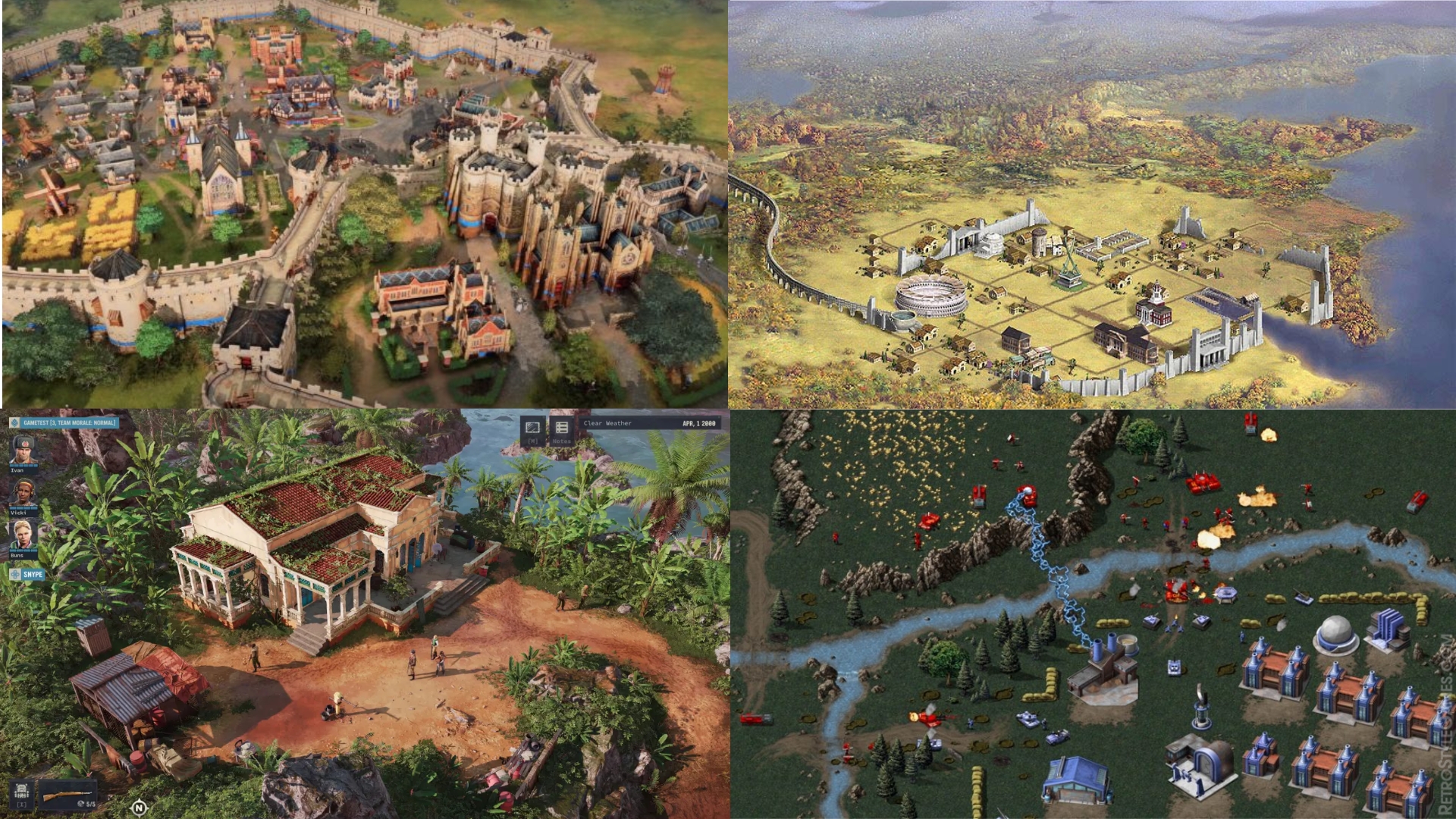Click the compass North marker
The height and width of the screenshot is (819, 1456).
click(x=140, y=808)
